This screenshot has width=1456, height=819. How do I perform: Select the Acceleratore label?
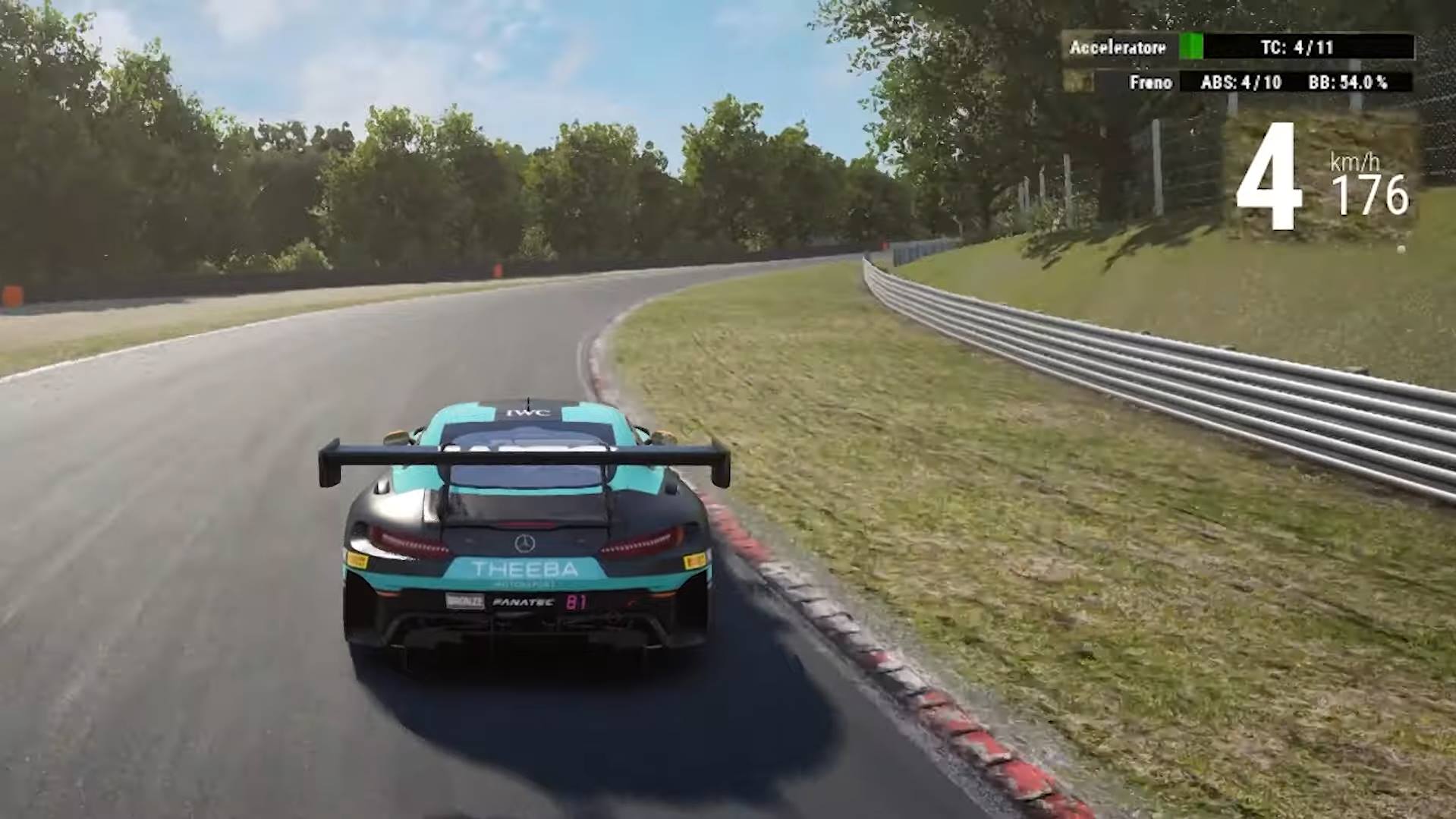coord(1117,48)
